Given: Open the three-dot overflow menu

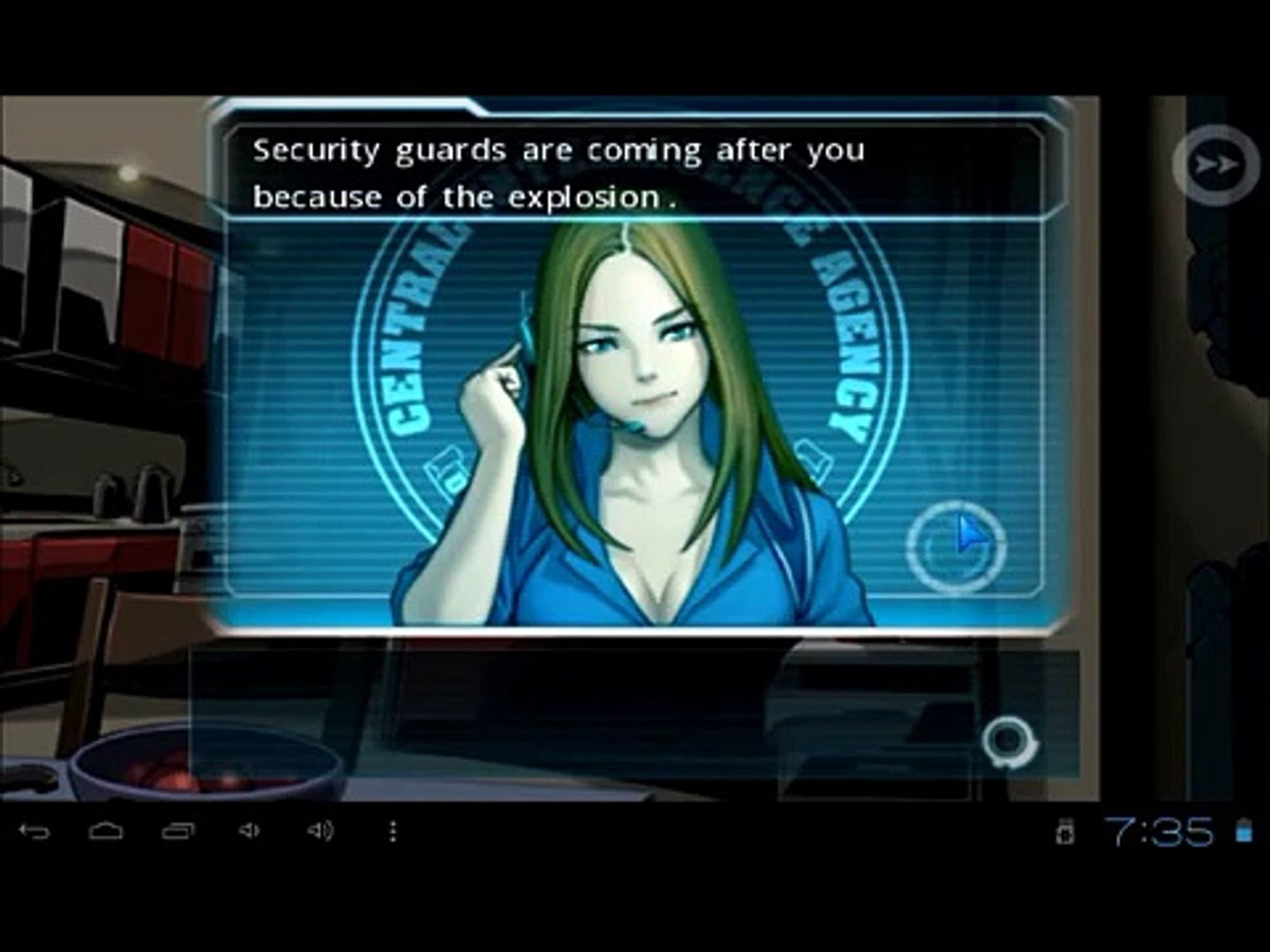Looking at the screenshot, I should [392, 830].
